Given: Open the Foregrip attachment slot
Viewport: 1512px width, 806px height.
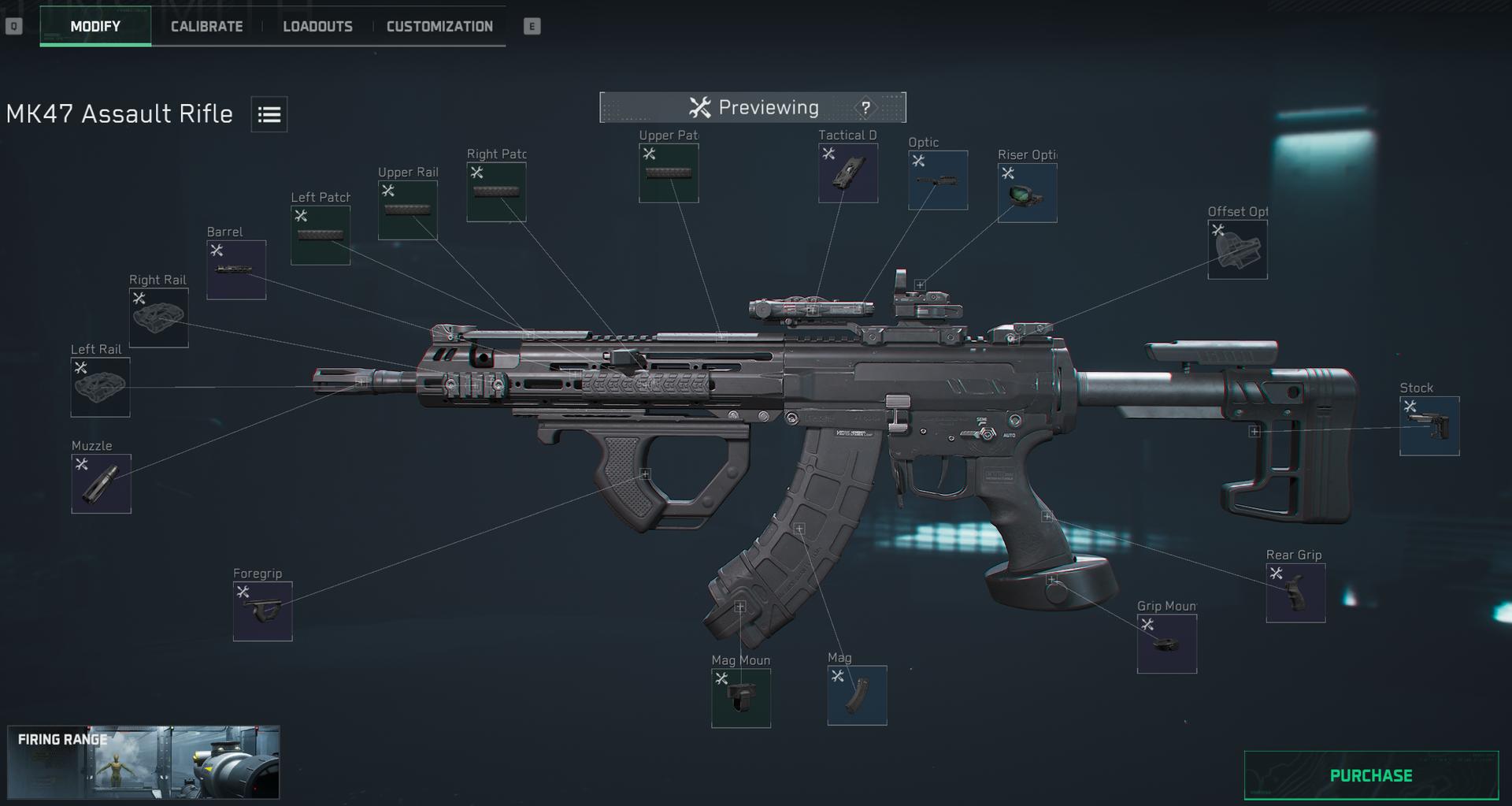Looking at the screenshot, I should coord(263,611).
